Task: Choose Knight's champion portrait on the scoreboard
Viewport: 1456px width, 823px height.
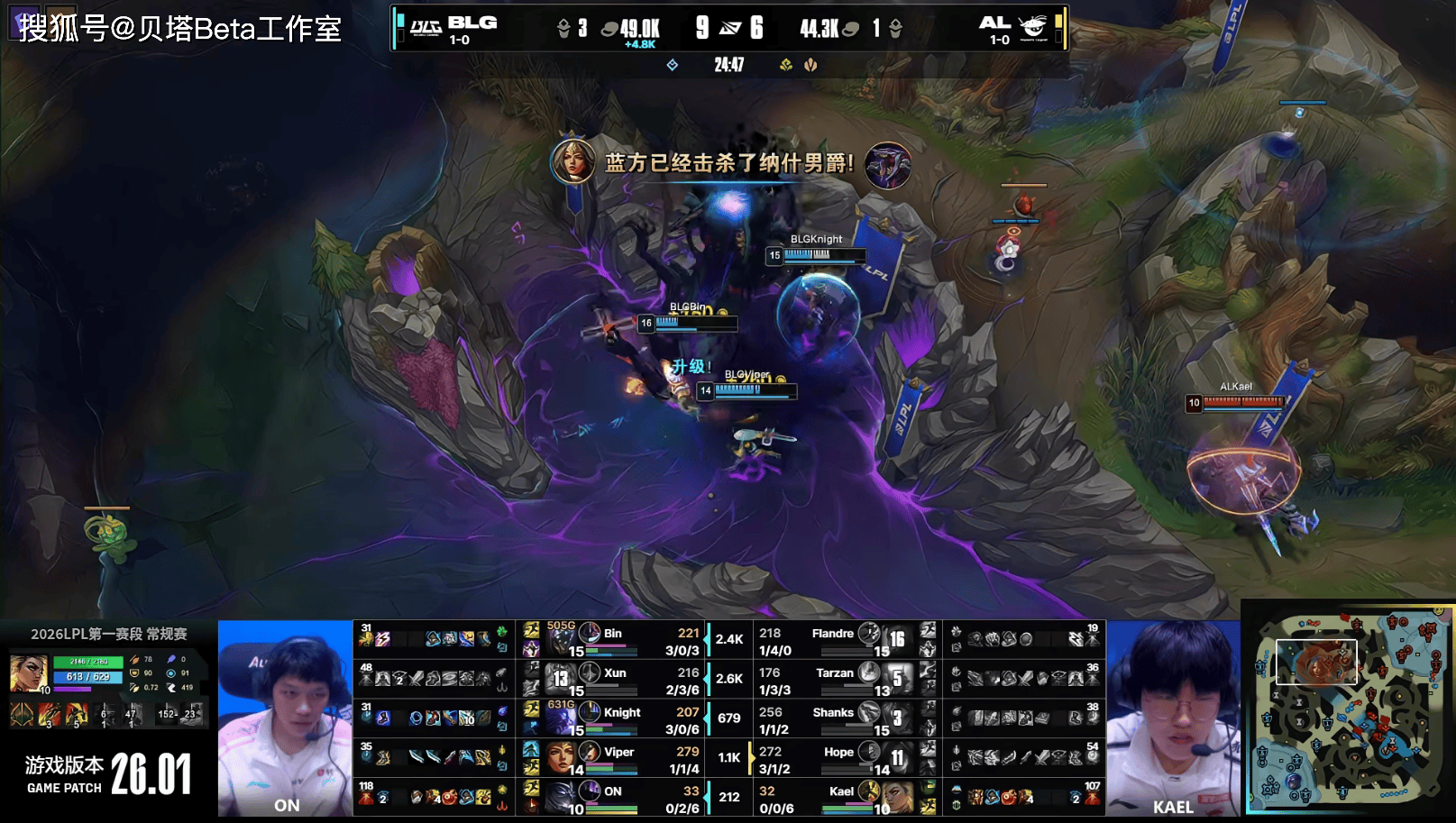Action: 561,720
